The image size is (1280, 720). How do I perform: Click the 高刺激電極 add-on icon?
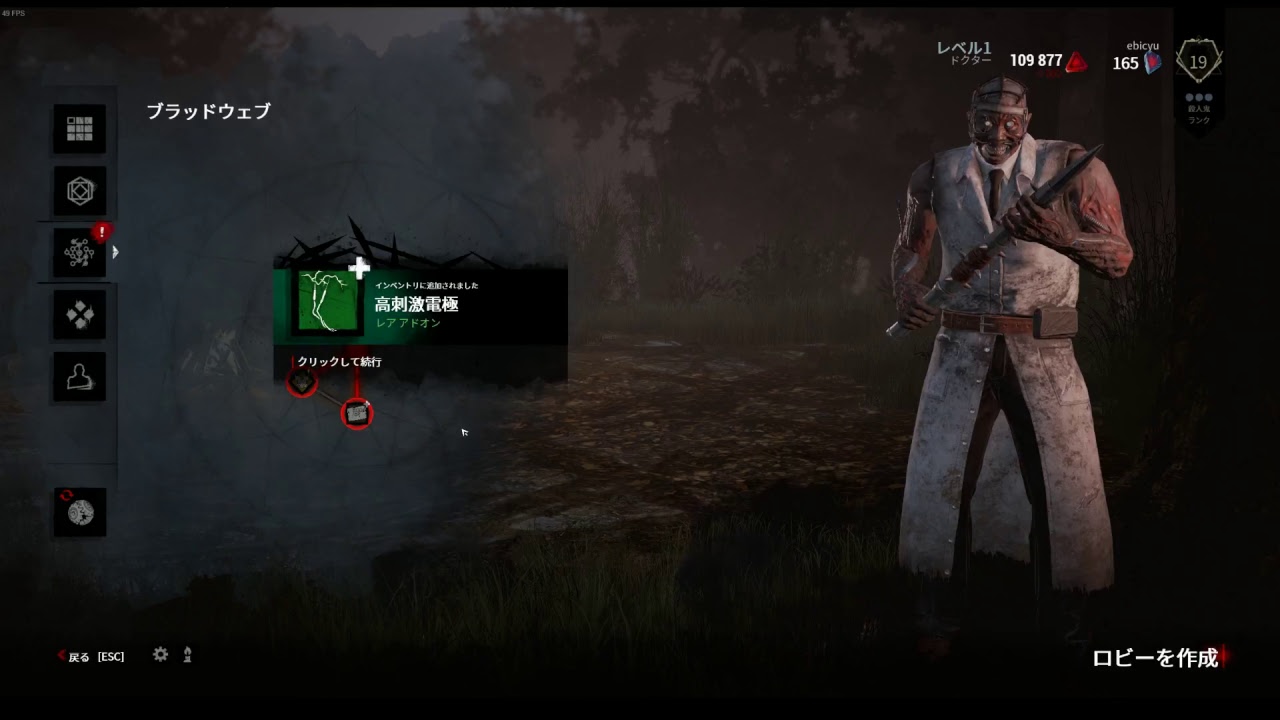tap(328, 301)
